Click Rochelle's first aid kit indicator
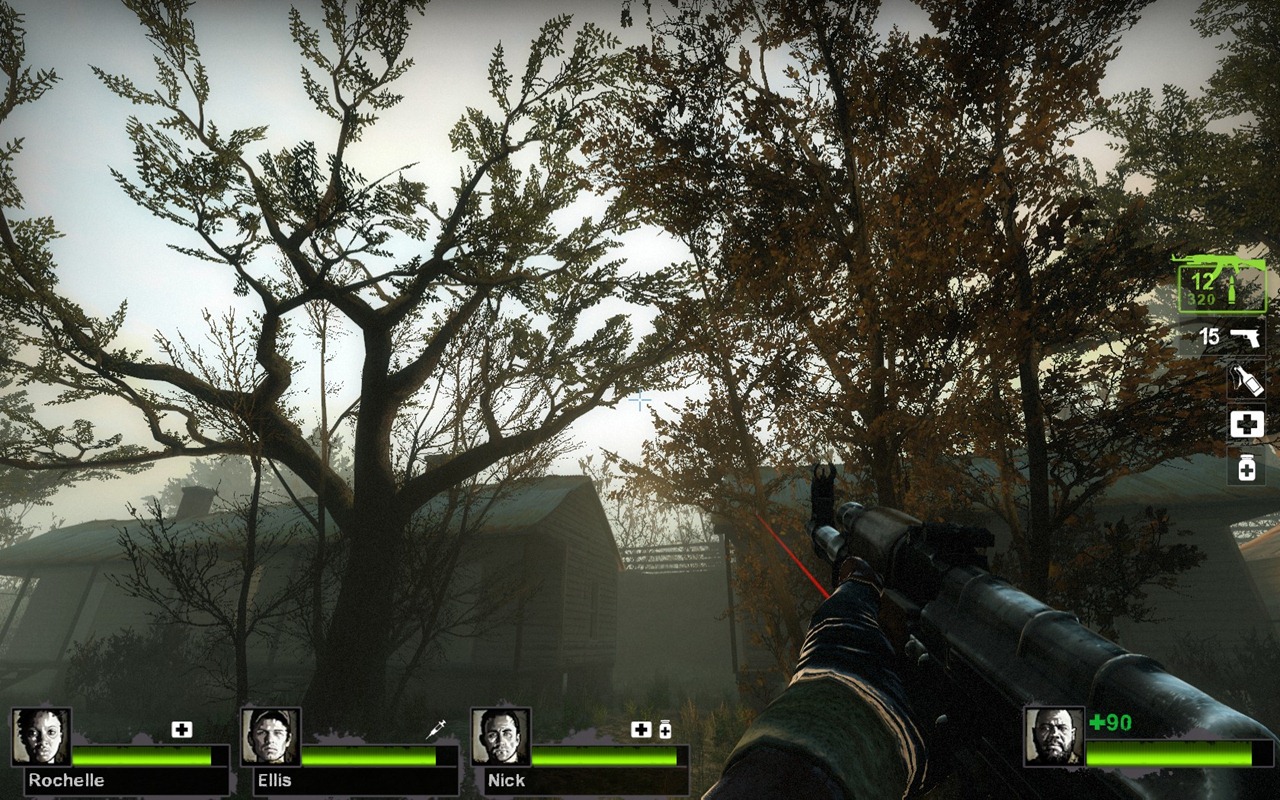 pyautogui.click(x=181, y=730)
